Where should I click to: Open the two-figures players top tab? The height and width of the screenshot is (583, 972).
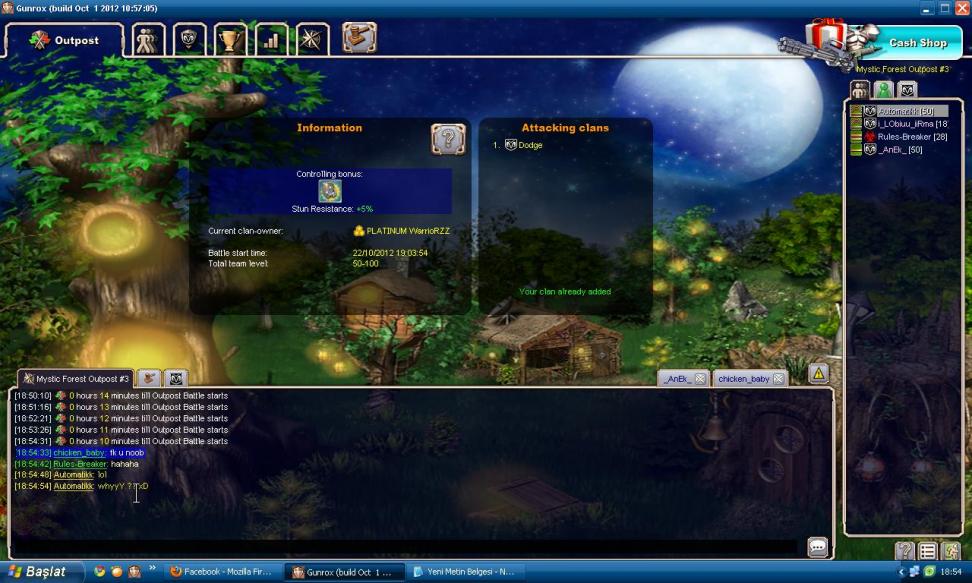pyautogui.click(x=149, y=40)
